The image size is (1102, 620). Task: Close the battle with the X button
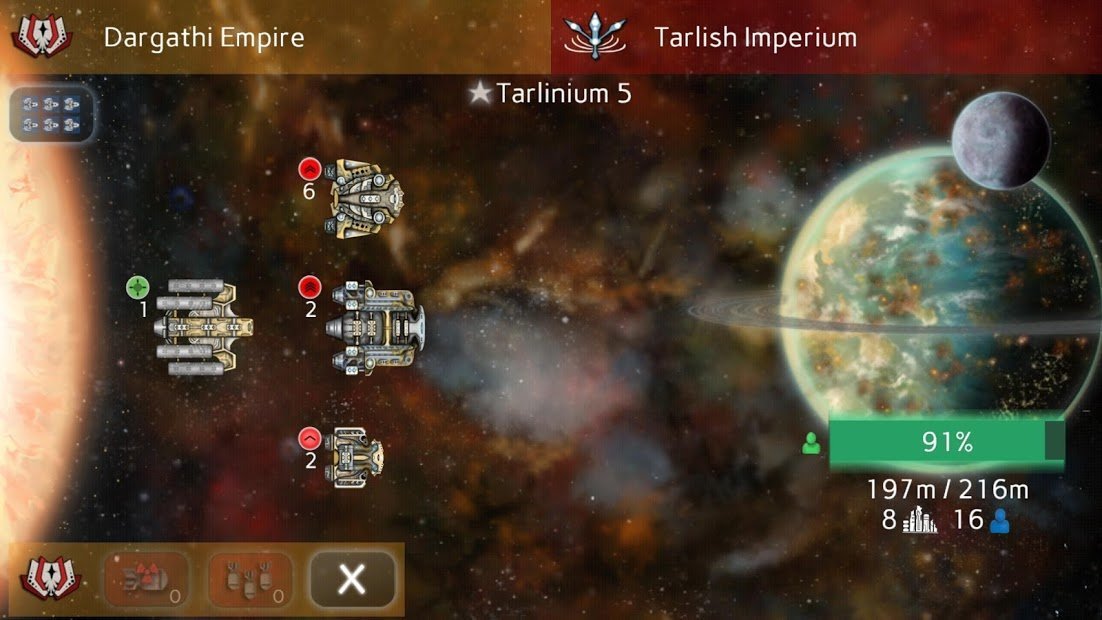click(x=352, y=579)
